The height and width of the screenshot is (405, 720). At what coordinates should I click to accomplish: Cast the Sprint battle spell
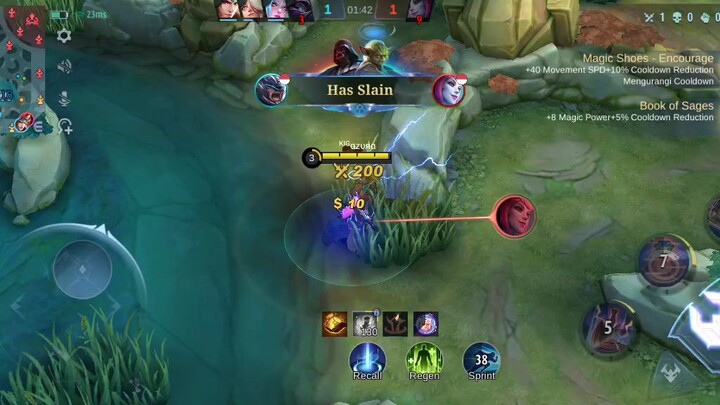pos(481,359)
